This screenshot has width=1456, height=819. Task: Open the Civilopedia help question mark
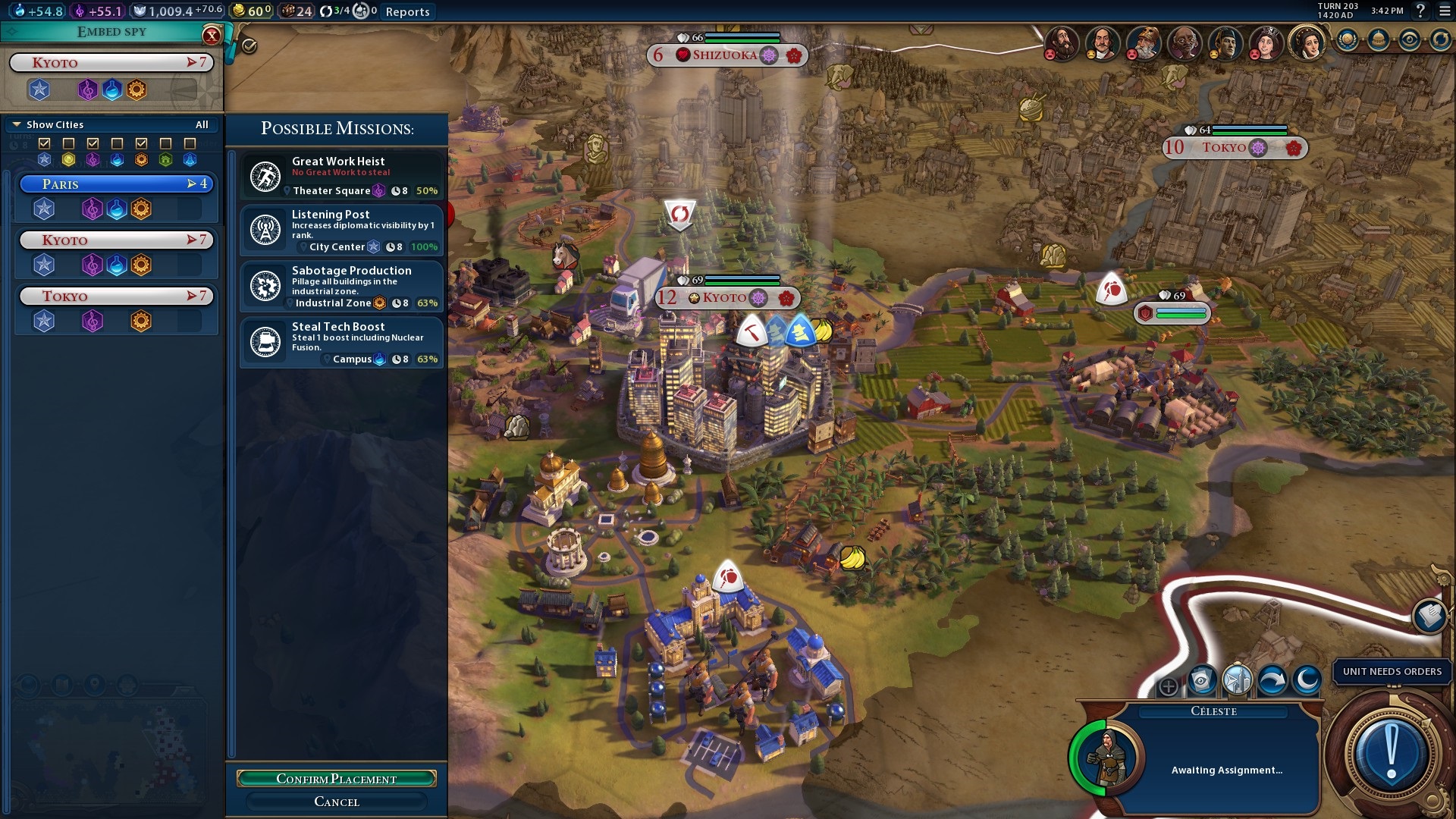click(1421, 11)
